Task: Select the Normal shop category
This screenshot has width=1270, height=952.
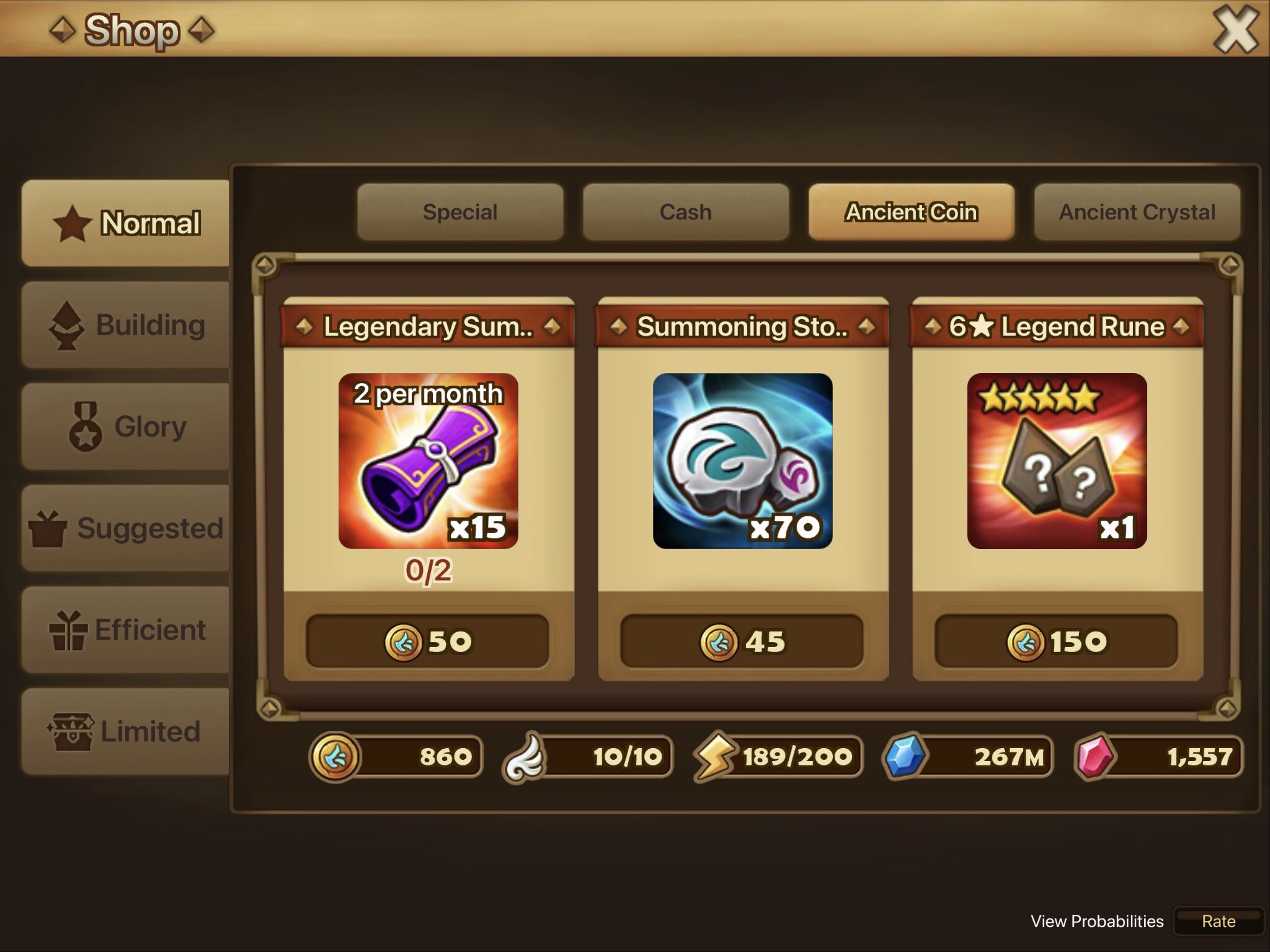Action: 126,223
